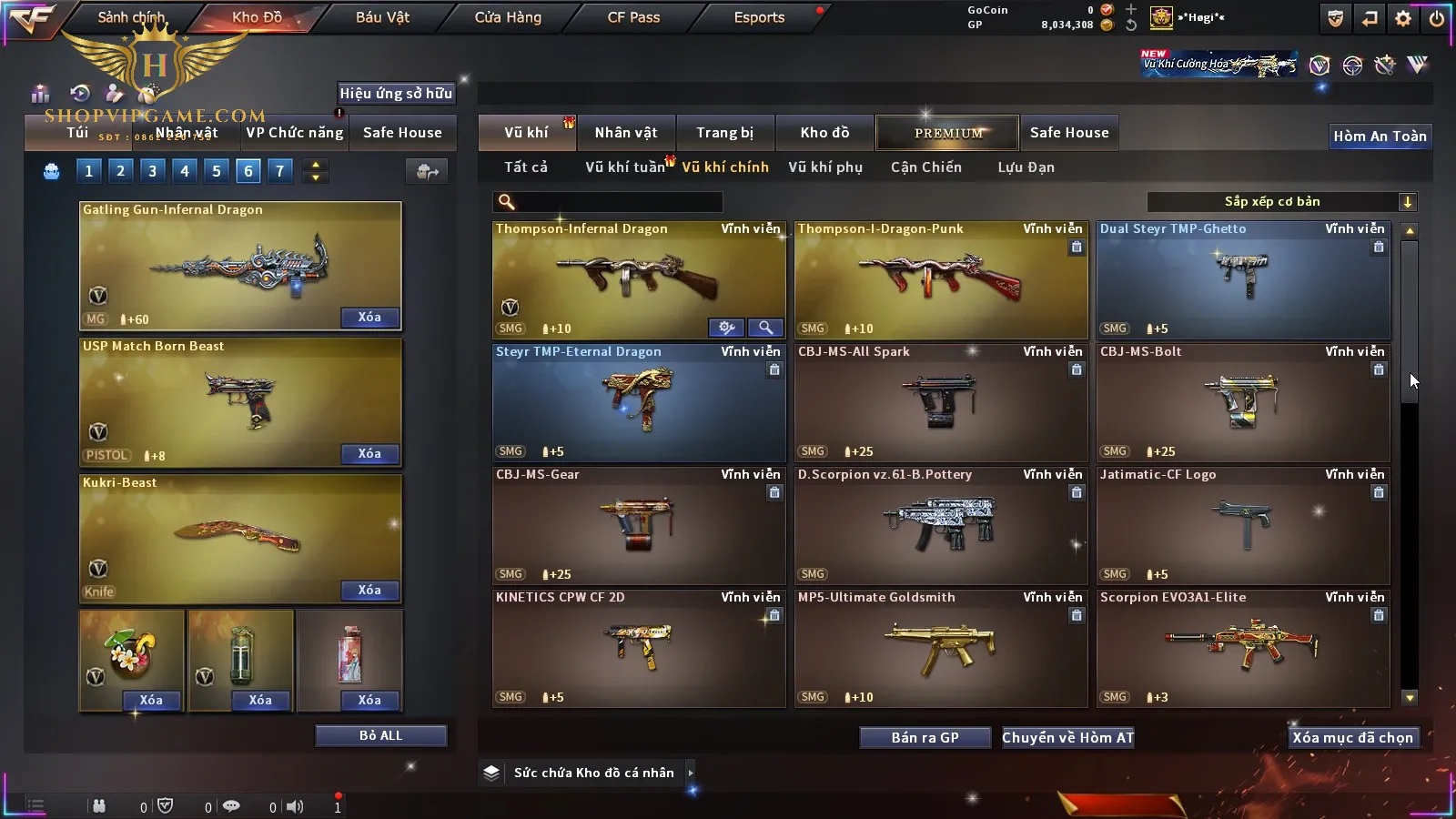Viewport: 1456px width, 819px height.
Task: Choose the MP5-Ultimate Goldsmith item
Action: tap(940, 647)
